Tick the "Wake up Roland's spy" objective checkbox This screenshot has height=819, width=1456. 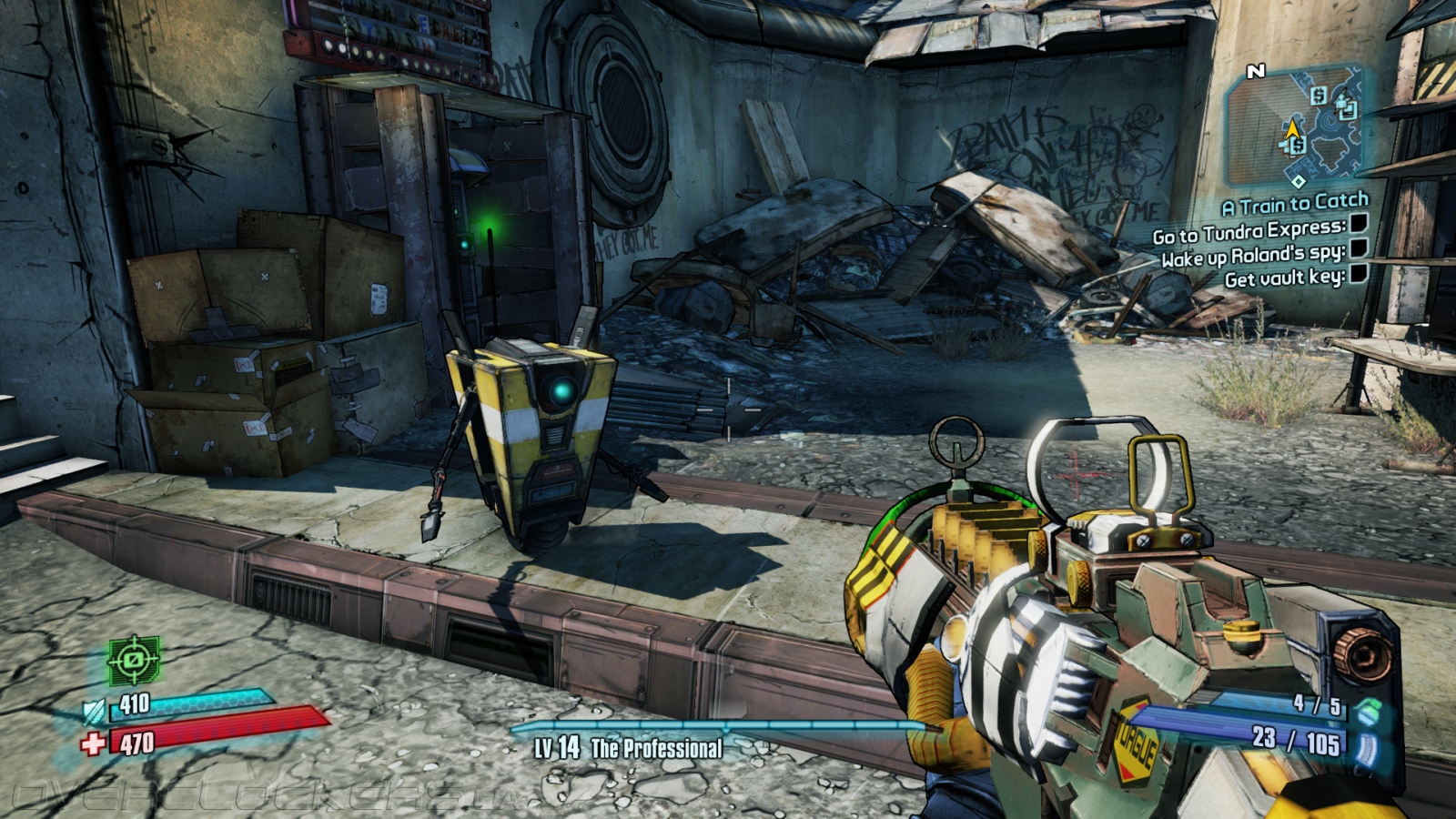pyautogui.click(x=1358, y=248)
